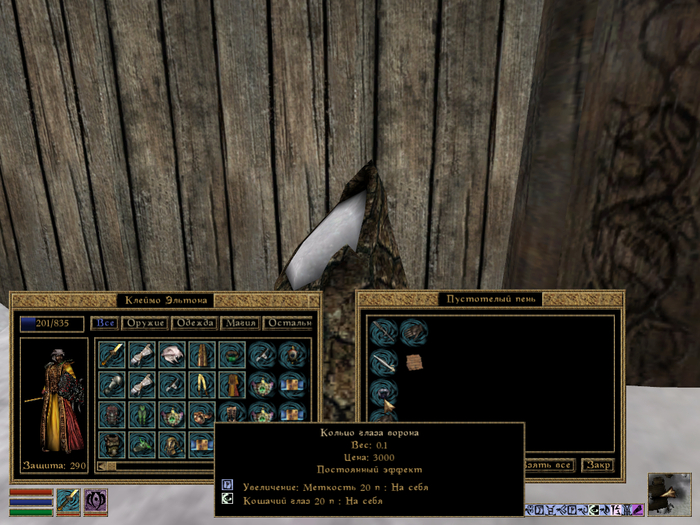Viewport: 700px width, 525px height.
Task: Open the Магия (magic) item filter
Action: 240,323
